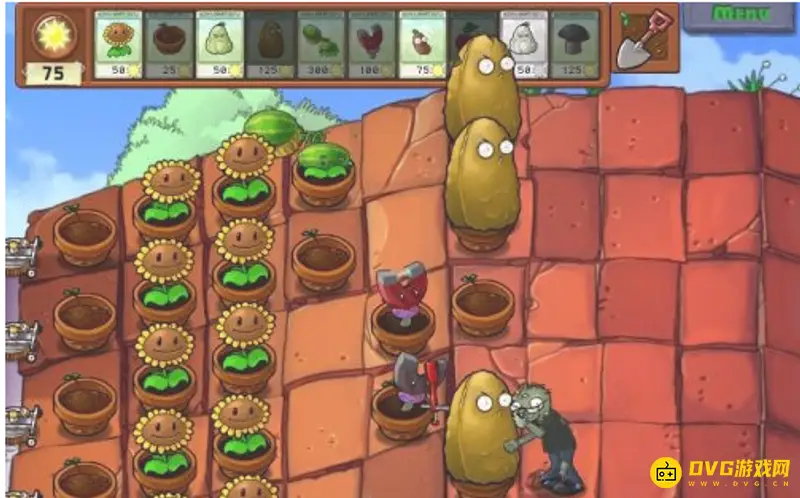Choose the Melon-pult seed packet
This screenshot has height=498, width=800.
coord(322,44)
